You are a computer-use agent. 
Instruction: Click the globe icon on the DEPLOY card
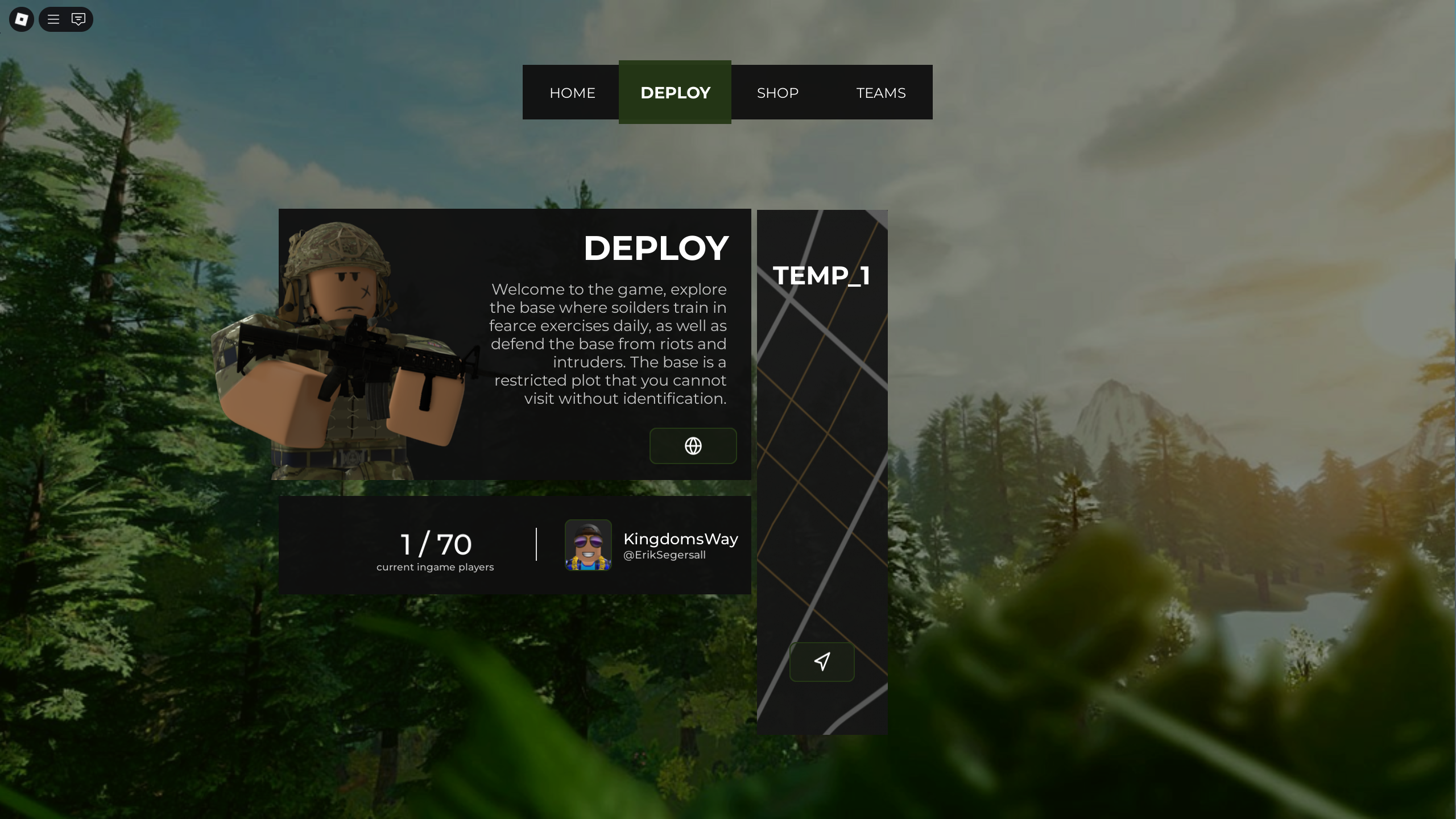(693, 446)
